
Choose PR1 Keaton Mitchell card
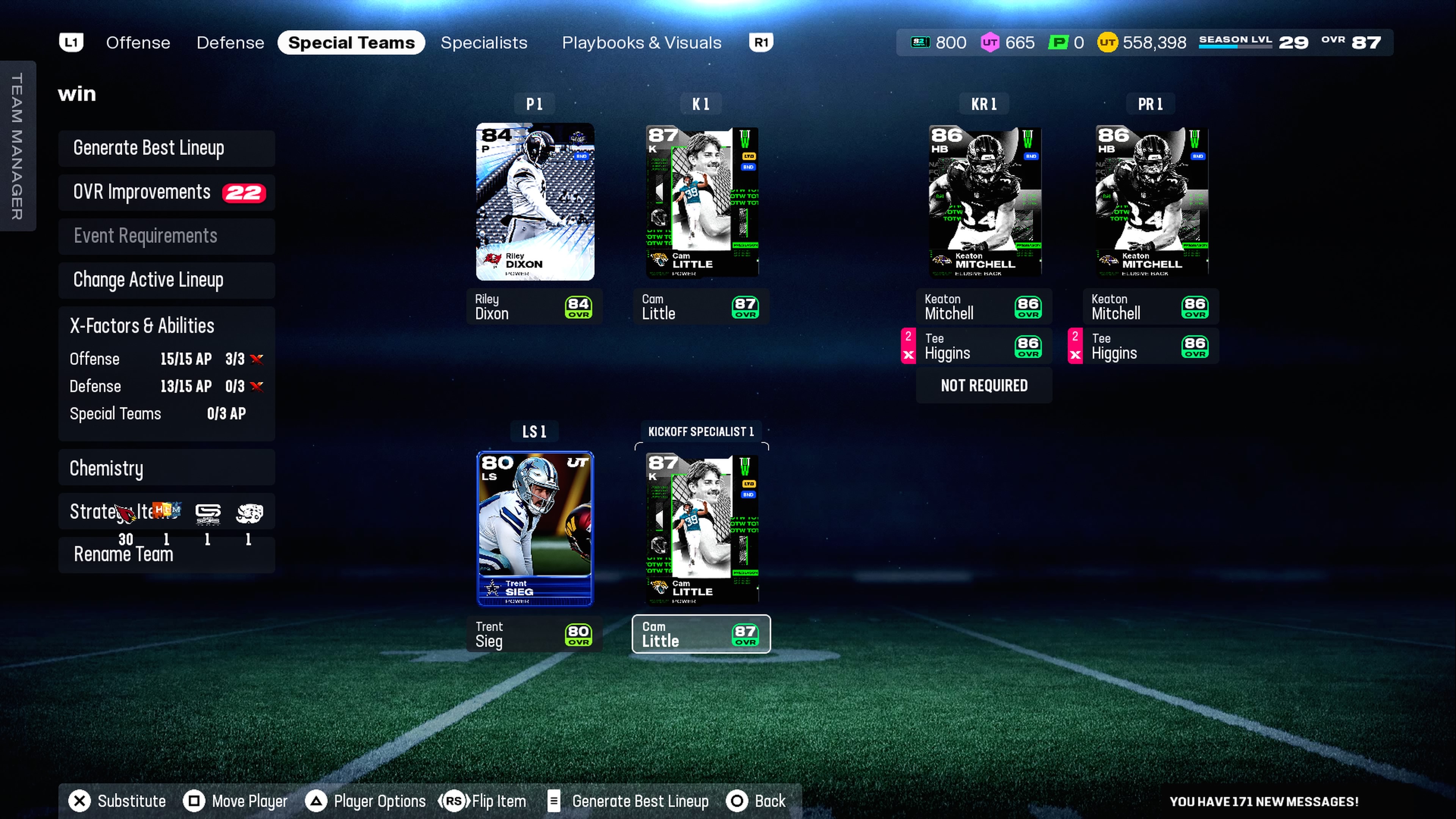point(1151,202)
